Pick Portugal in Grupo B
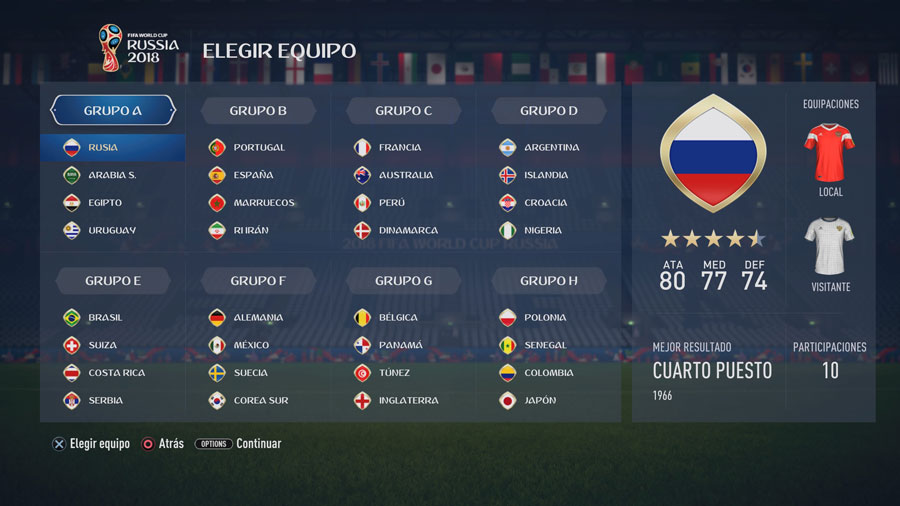900x506 pixels. (x=258, y=148)
